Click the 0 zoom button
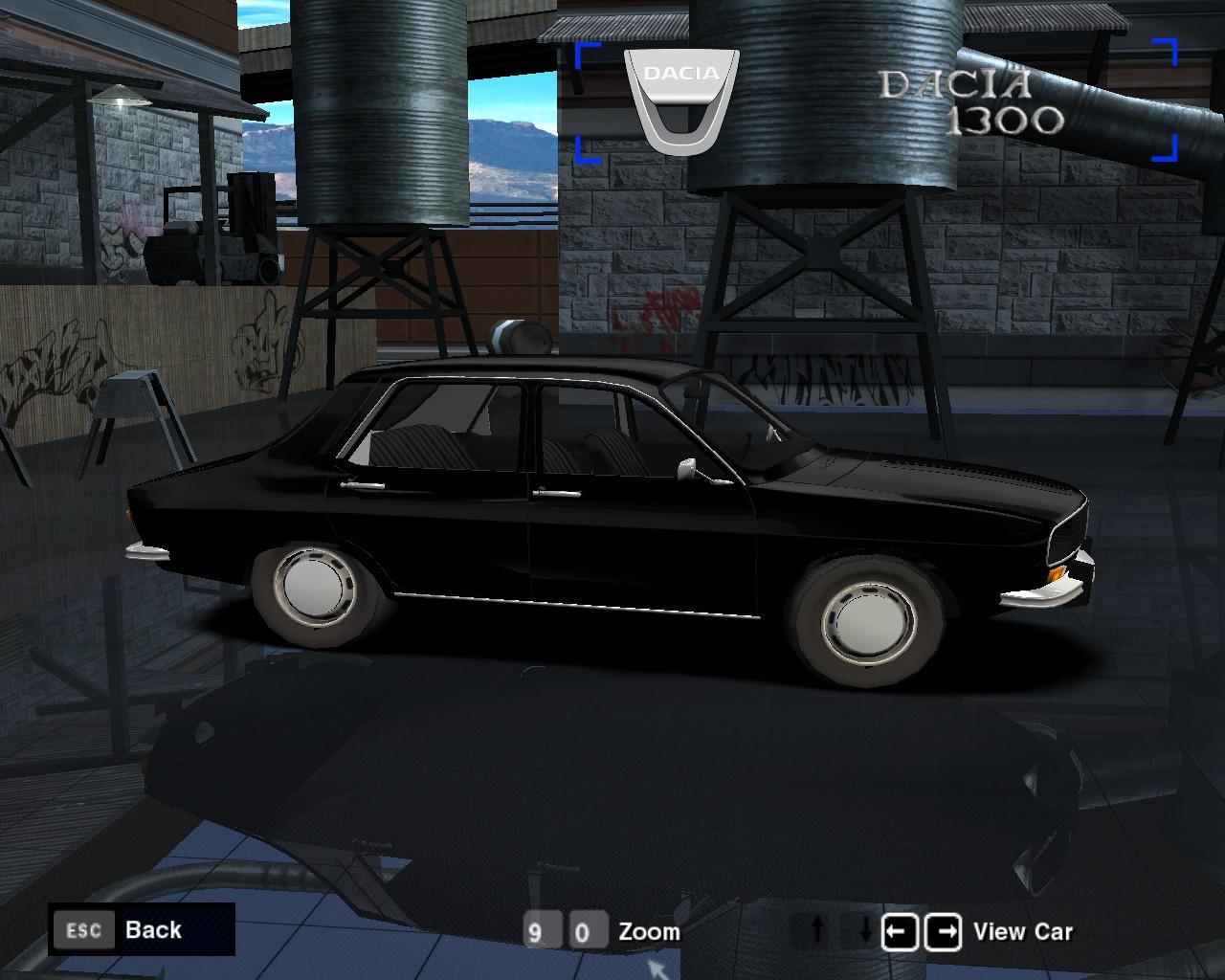This screenshot has width=1225, height=980. click(x=585, y=932)
